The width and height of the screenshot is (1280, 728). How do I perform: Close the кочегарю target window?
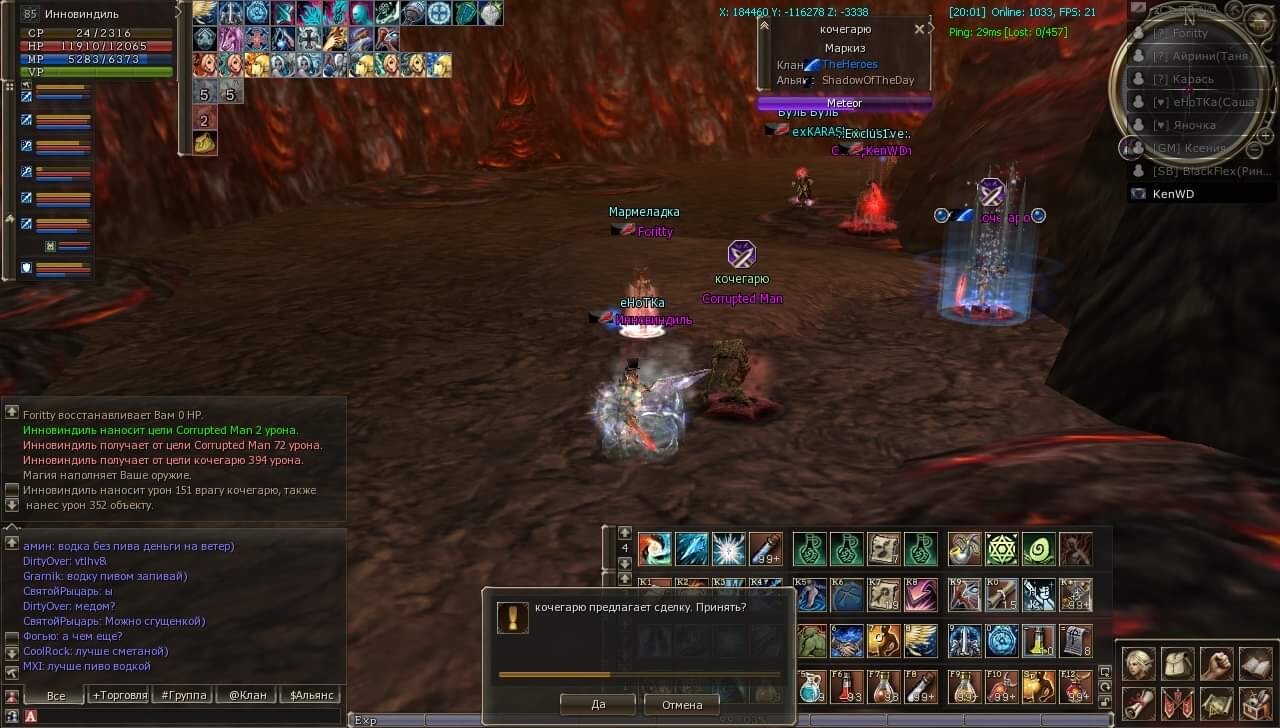pyautogui.click(x=919, y=29)
